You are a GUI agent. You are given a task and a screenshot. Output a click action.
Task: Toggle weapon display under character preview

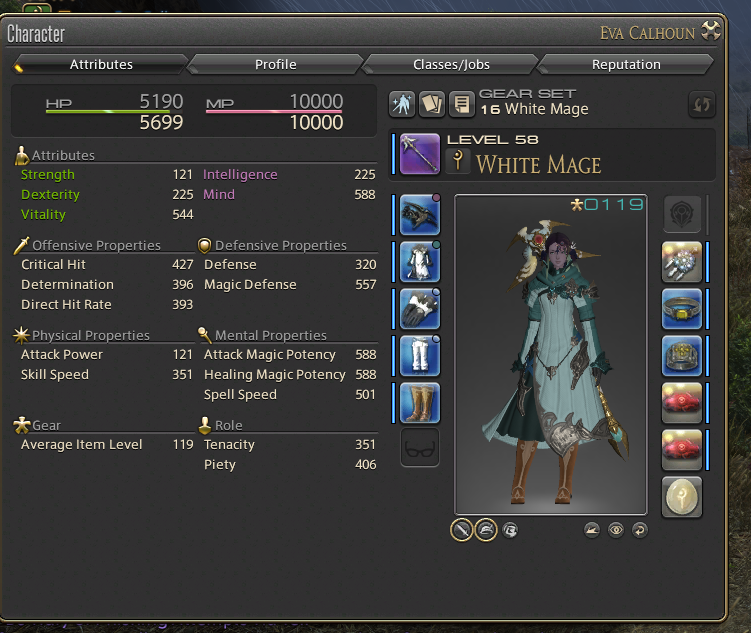tap(461, 530)
